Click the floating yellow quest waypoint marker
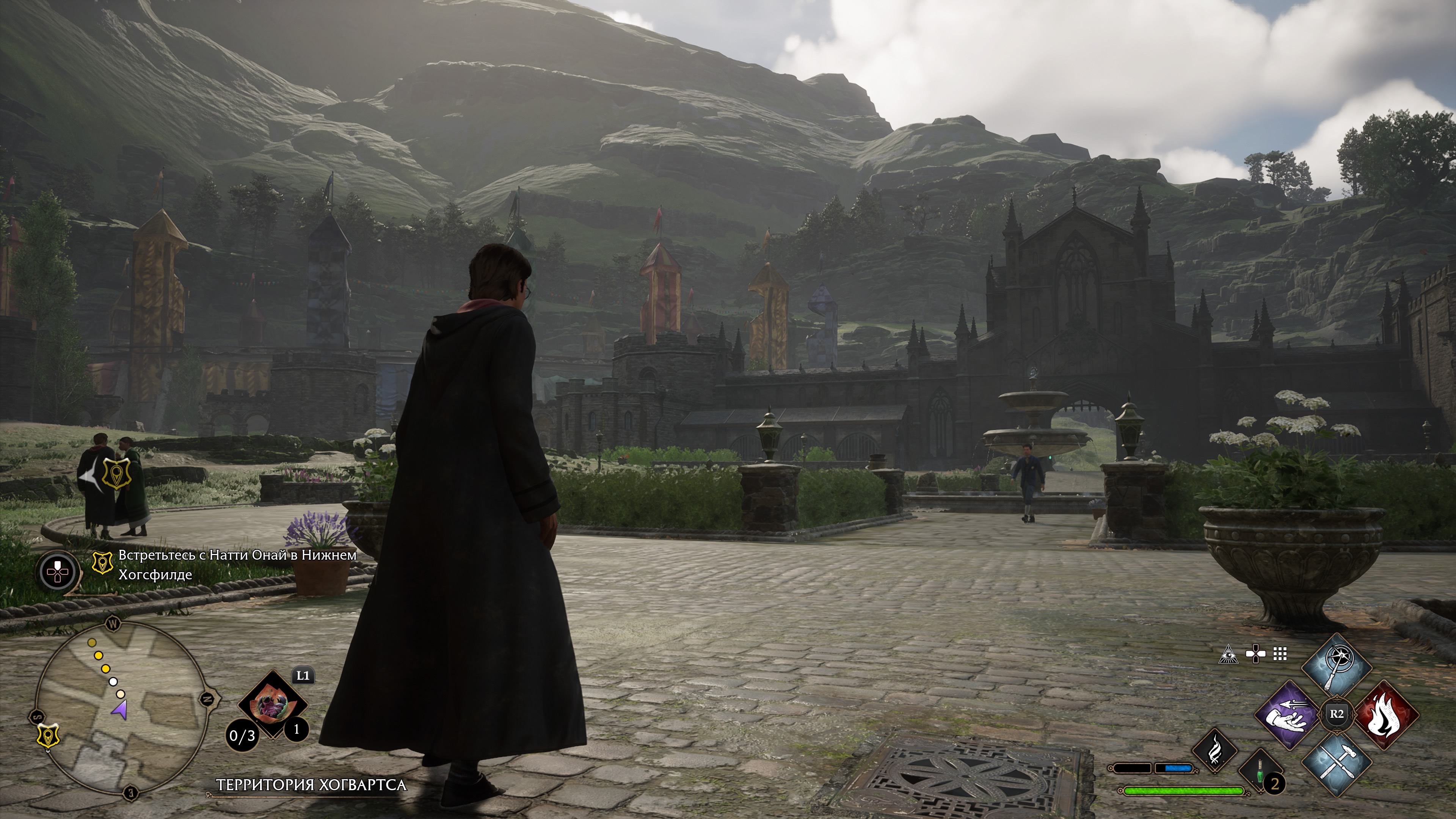 coord(117,473)
